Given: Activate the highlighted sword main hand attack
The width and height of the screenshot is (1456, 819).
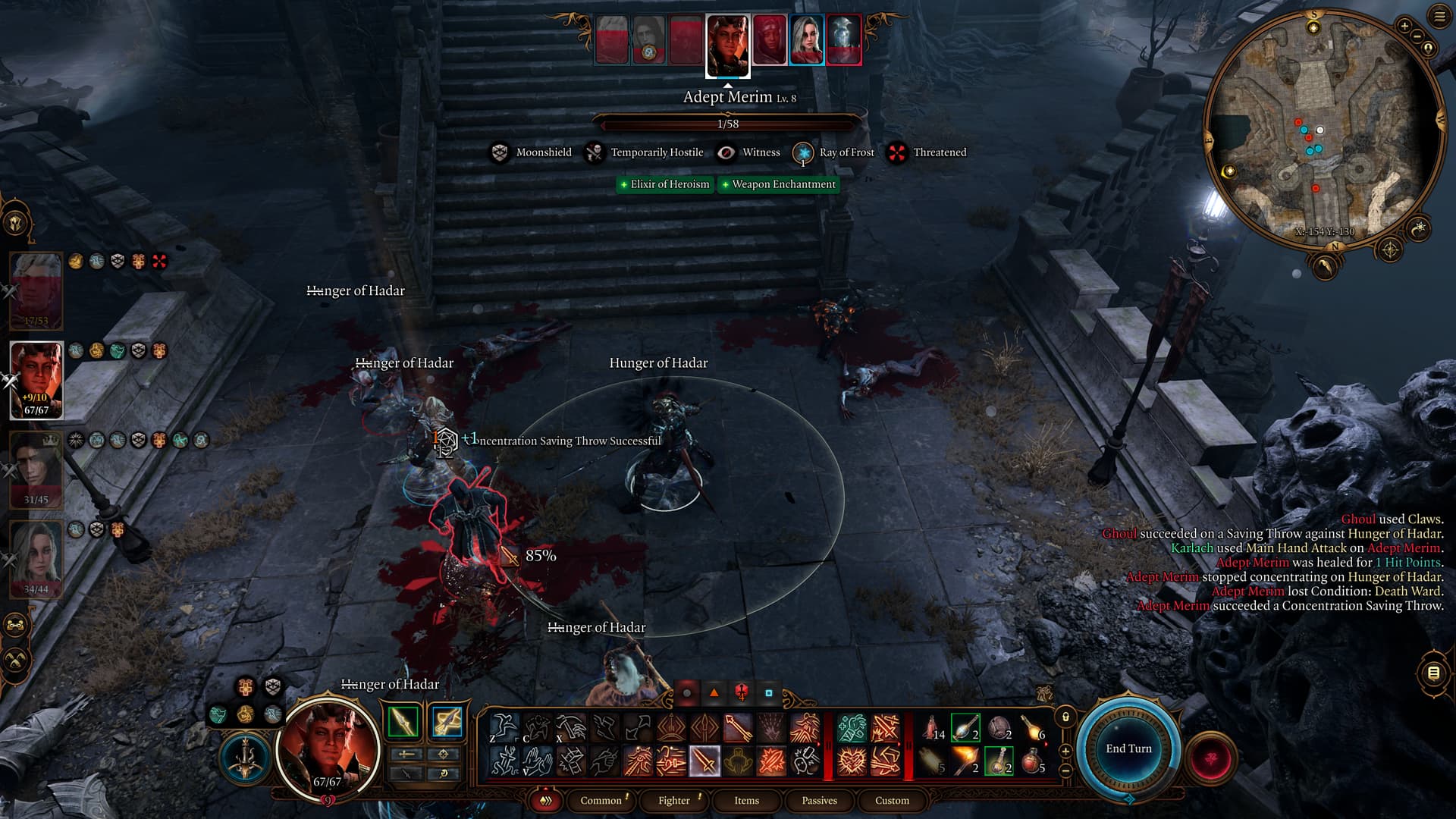Looking at the screenshot, I should 704,761.
